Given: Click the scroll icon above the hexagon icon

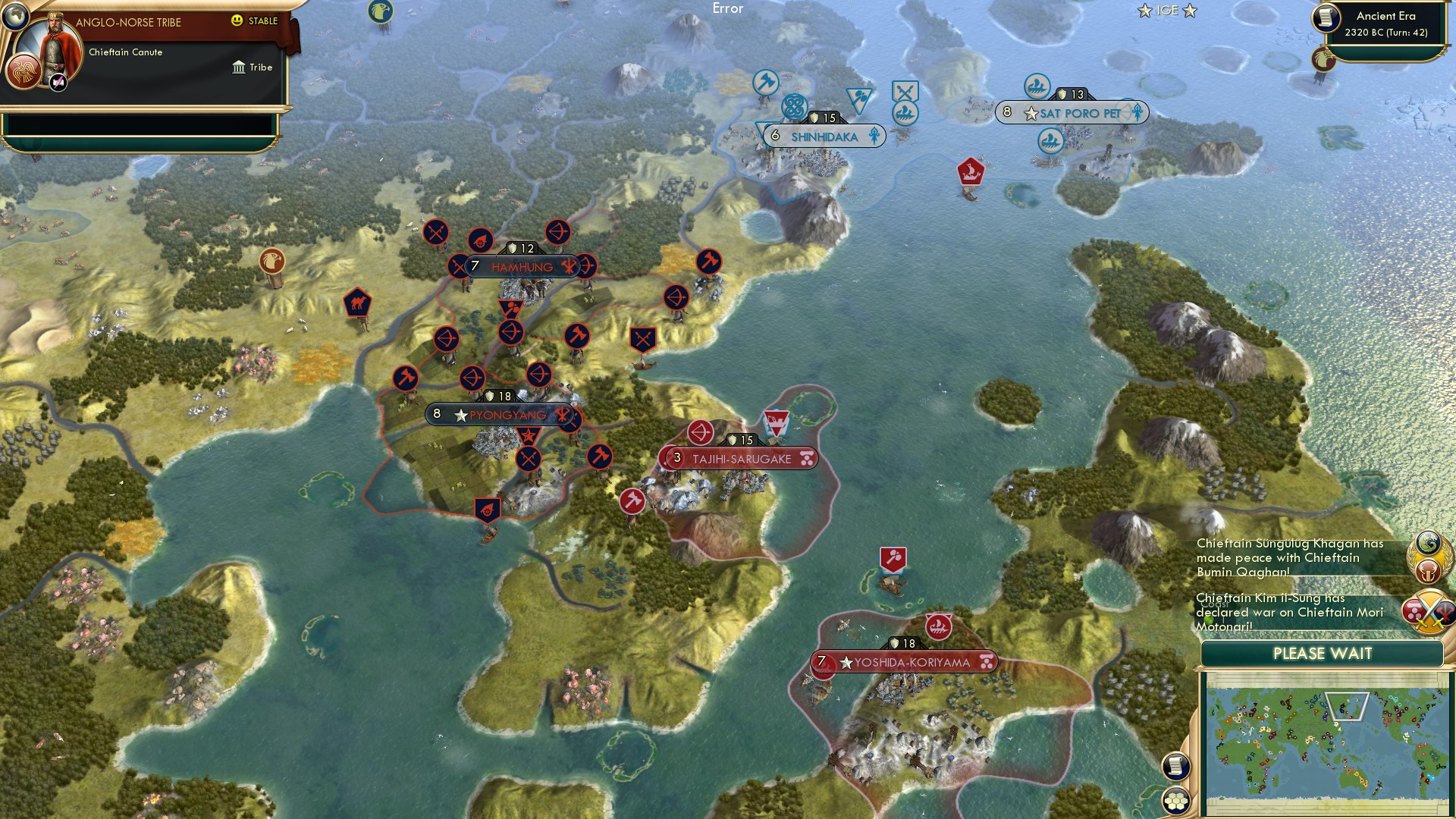Looking at the screenshot, I should point(1177,766).
